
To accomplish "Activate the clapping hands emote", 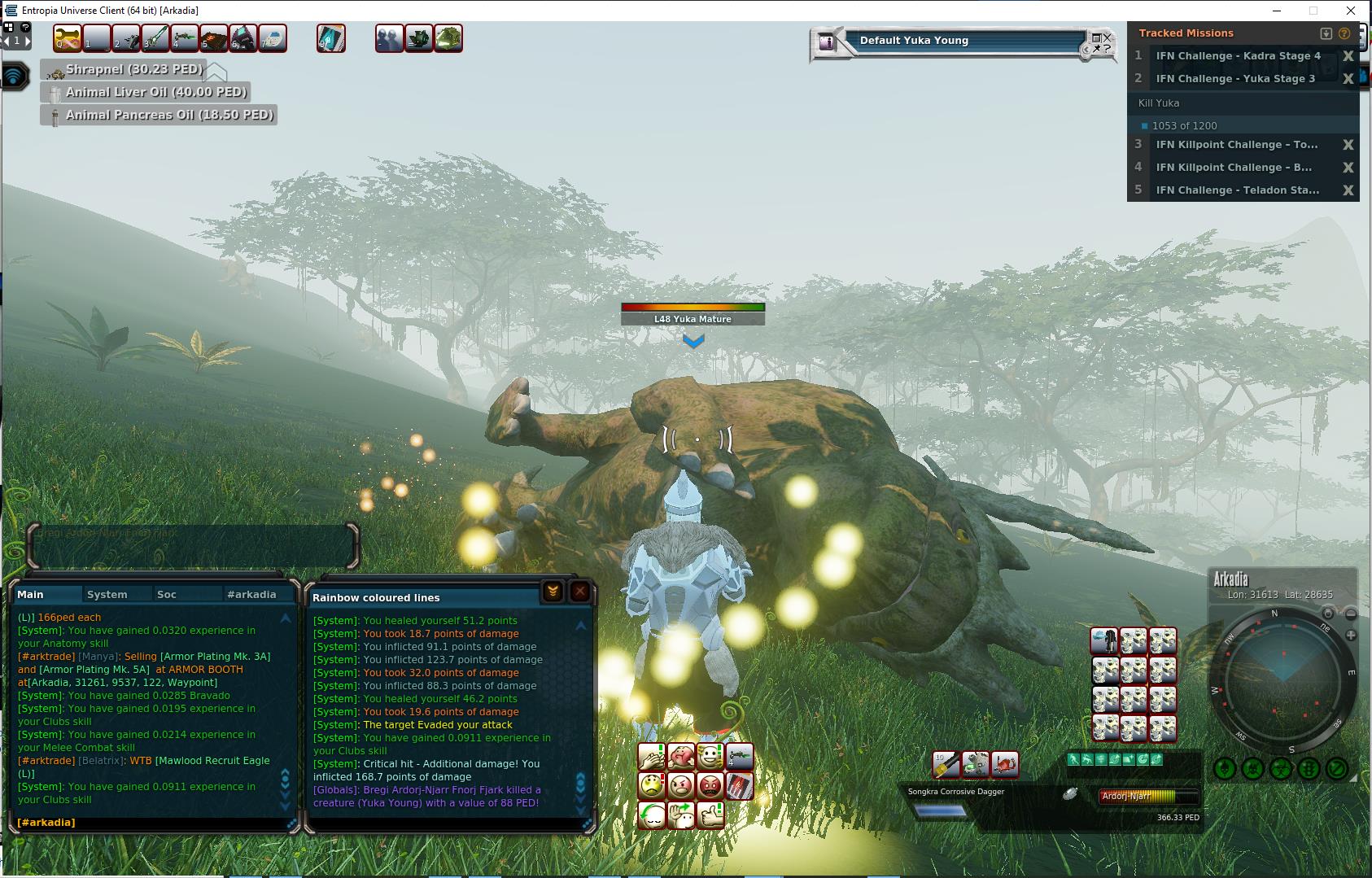I will click(x=652, y=757).
